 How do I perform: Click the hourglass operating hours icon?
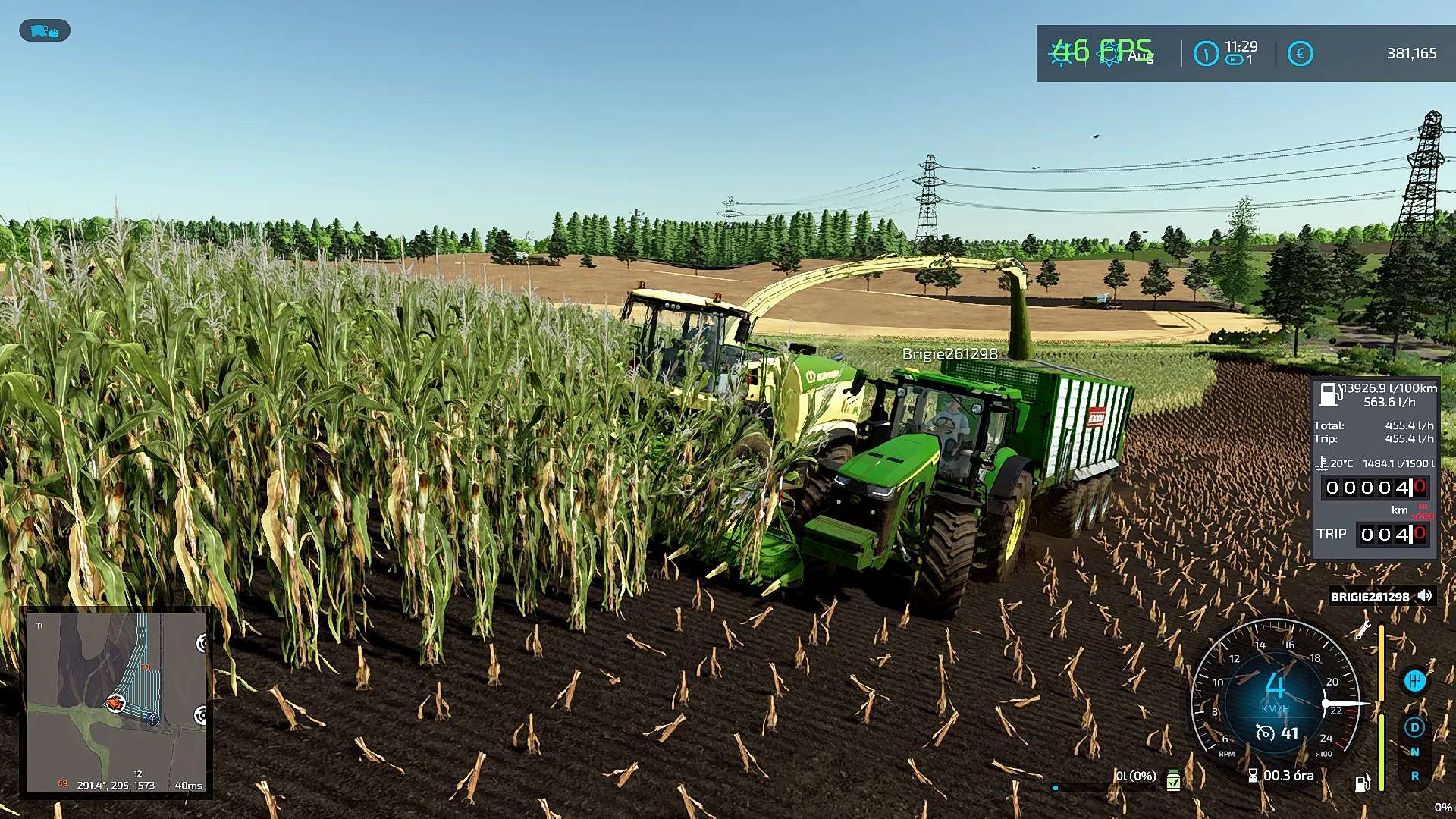1253,775
